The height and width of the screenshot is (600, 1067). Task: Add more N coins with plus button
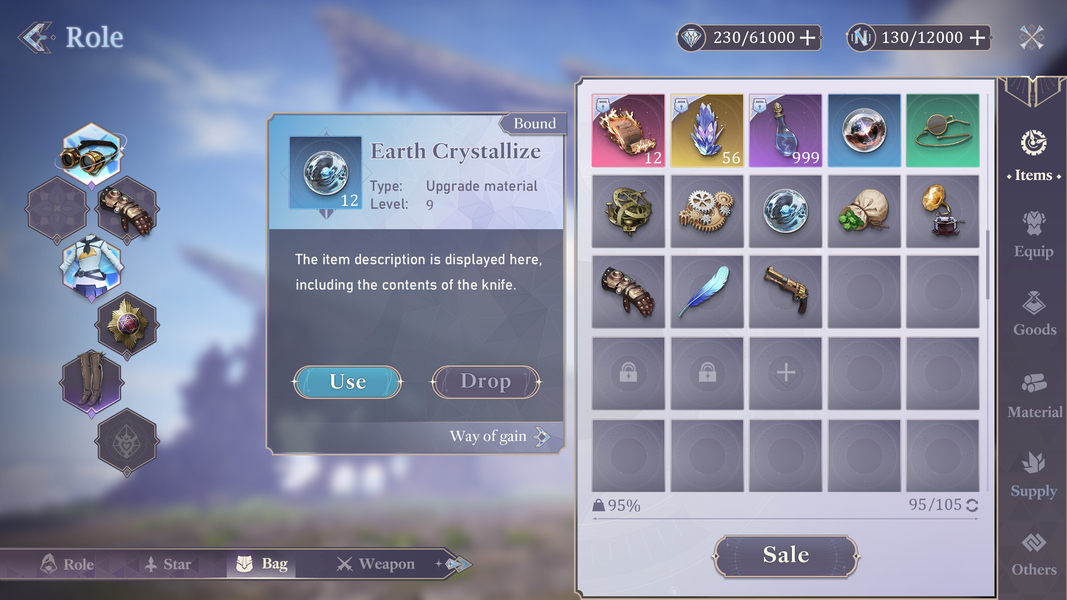[978, 38]
